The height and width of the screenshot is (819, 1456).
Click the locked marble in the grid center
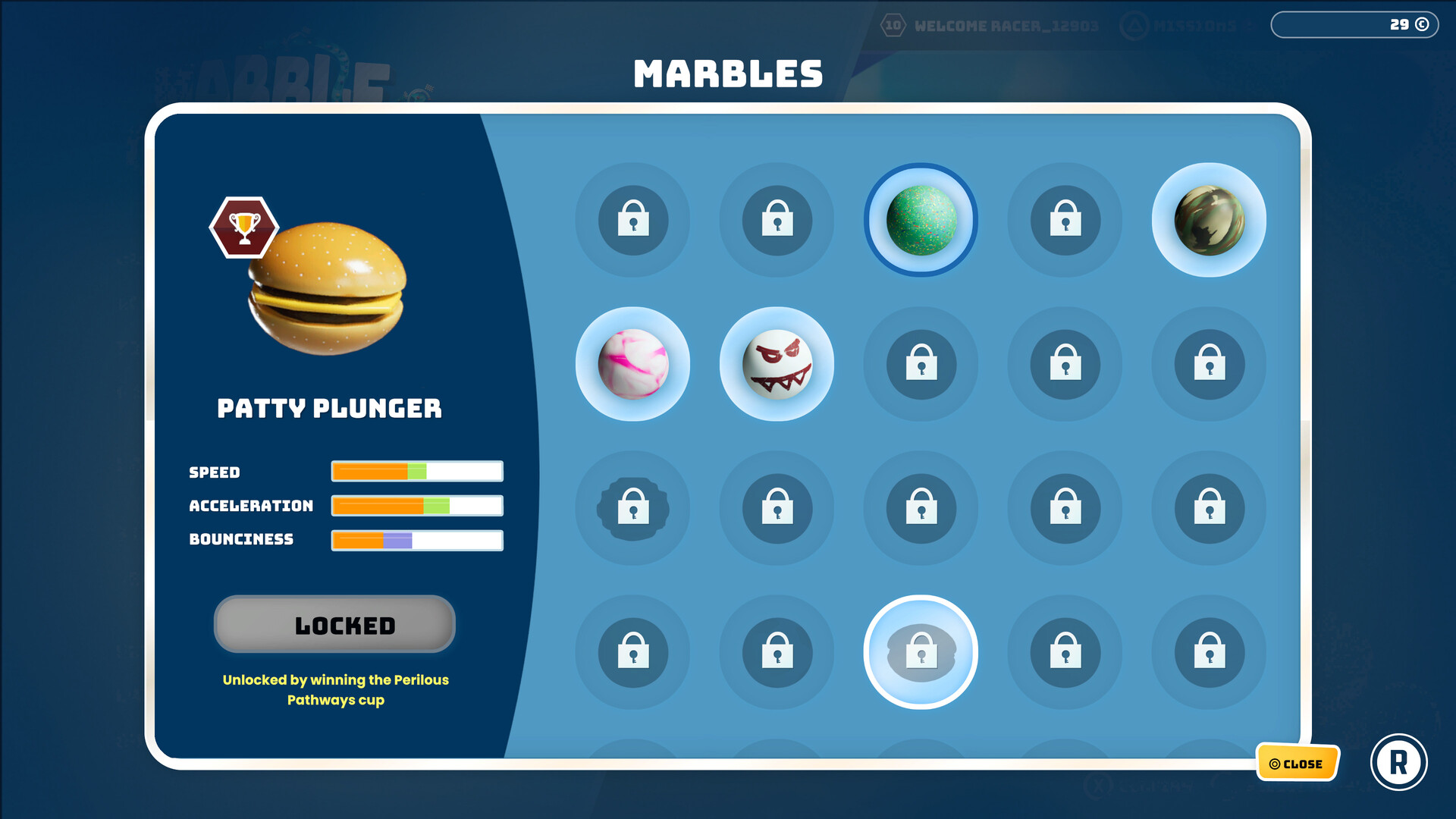coord(921,508)
